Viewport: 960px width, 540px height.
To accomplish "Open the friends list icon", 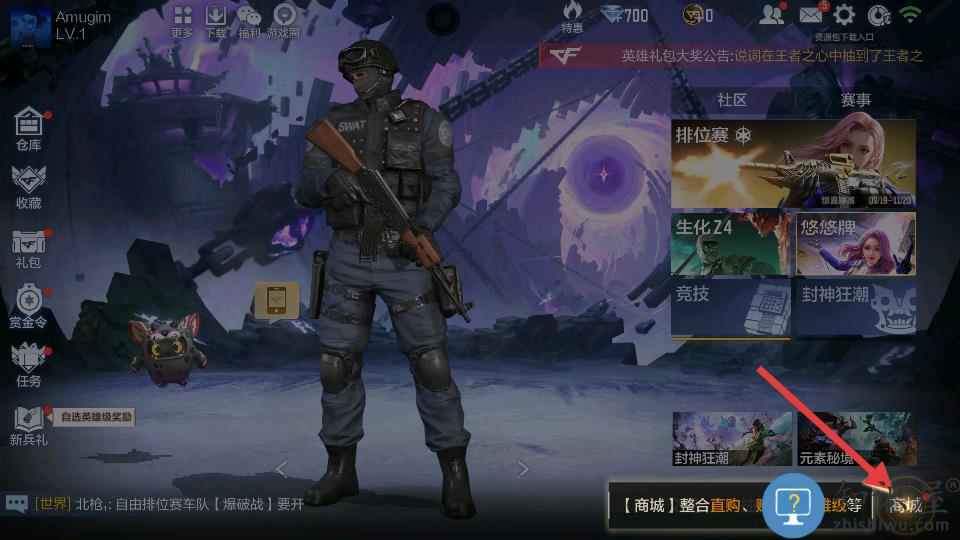I will pos(771,15).
